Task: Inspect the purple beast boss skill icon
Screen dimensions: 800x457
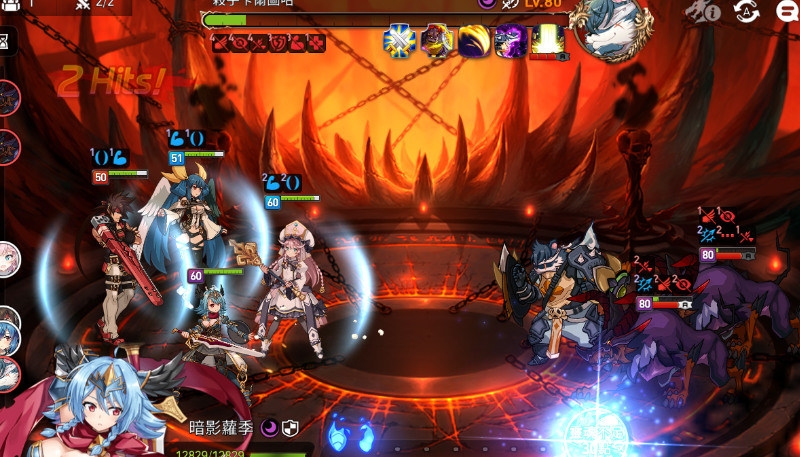Action: pyautogui.click(x=510, y=42)
